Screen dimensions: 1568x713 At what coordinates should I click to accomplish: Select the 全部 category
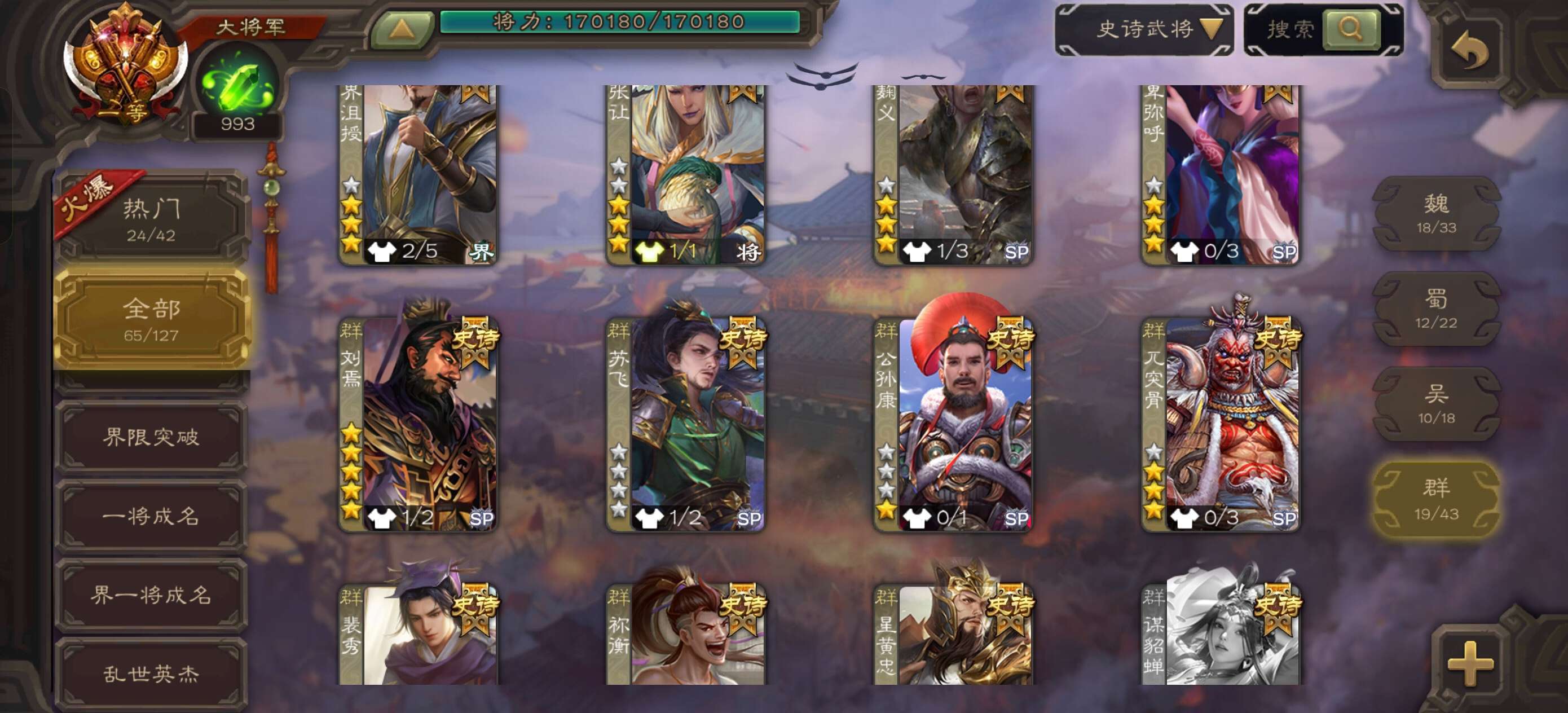point(151,319)
